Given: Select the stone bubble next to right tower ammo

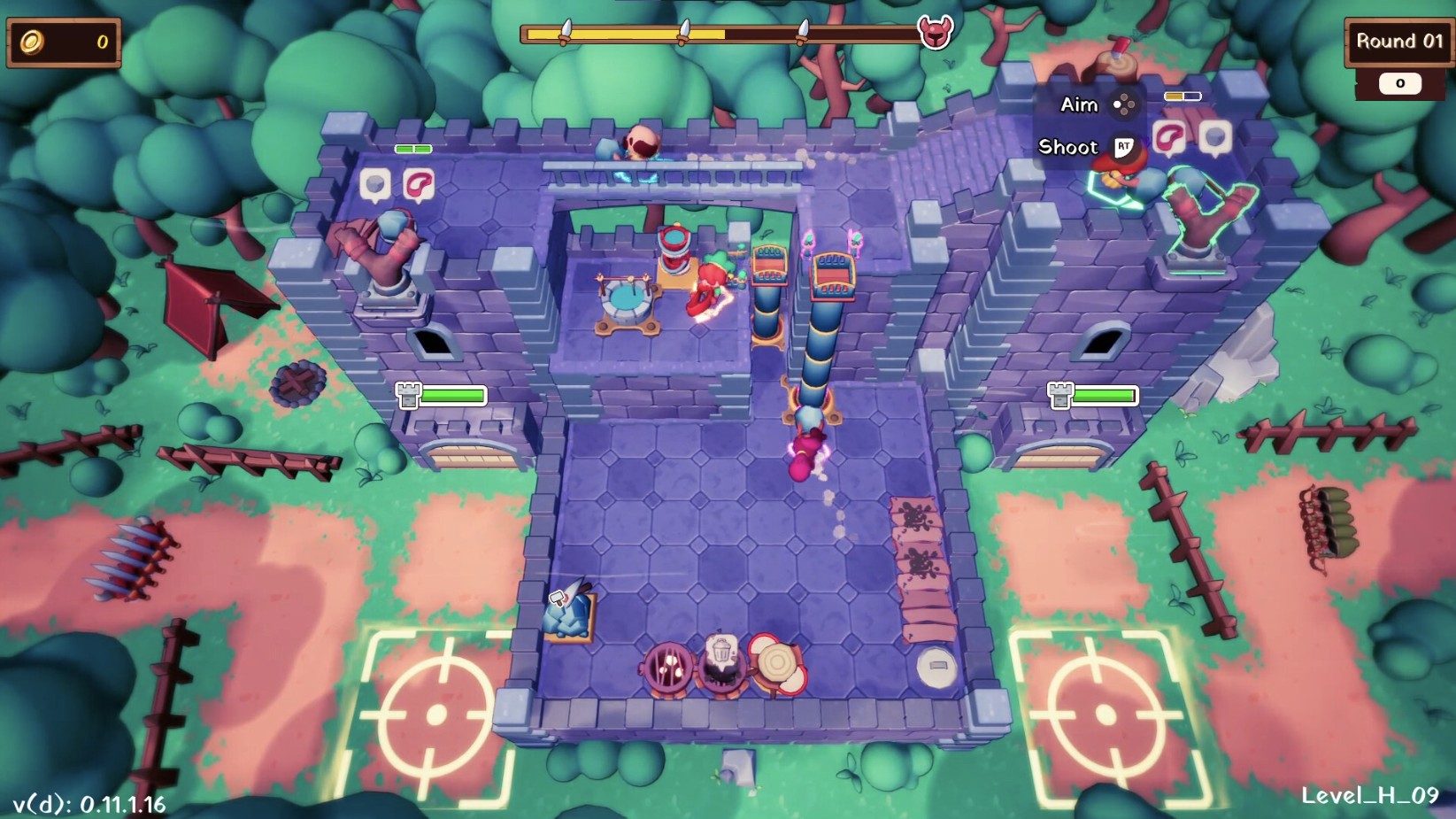Looking at the screenshot, I should (x=1216, y=137).
